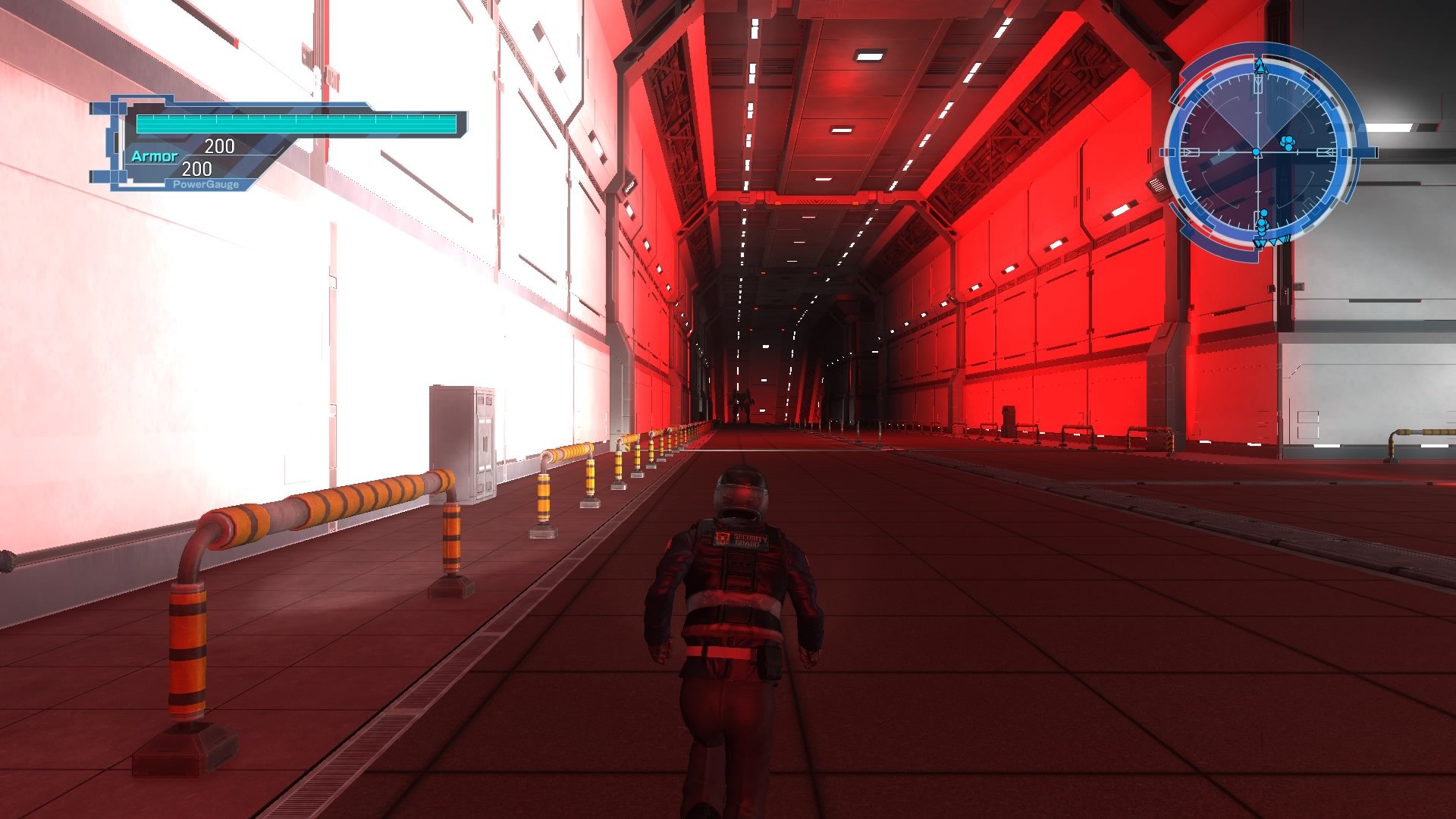Click the Armor label in the HUD
1456x819 pixels.
point(154,156)
